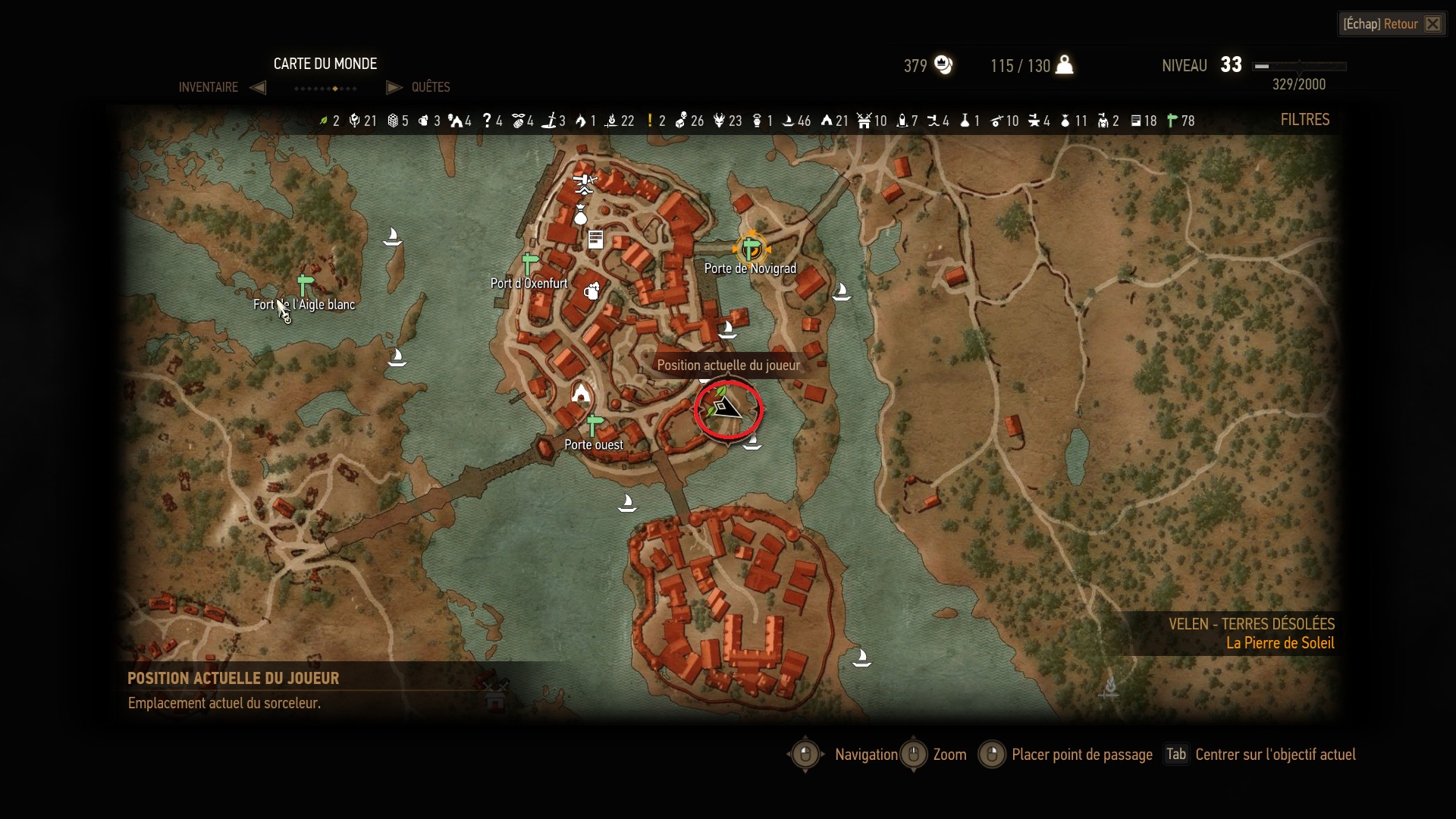Select the money bag merchant marker
This screenshot has height=819, width=1456.
tap(581, 215)
